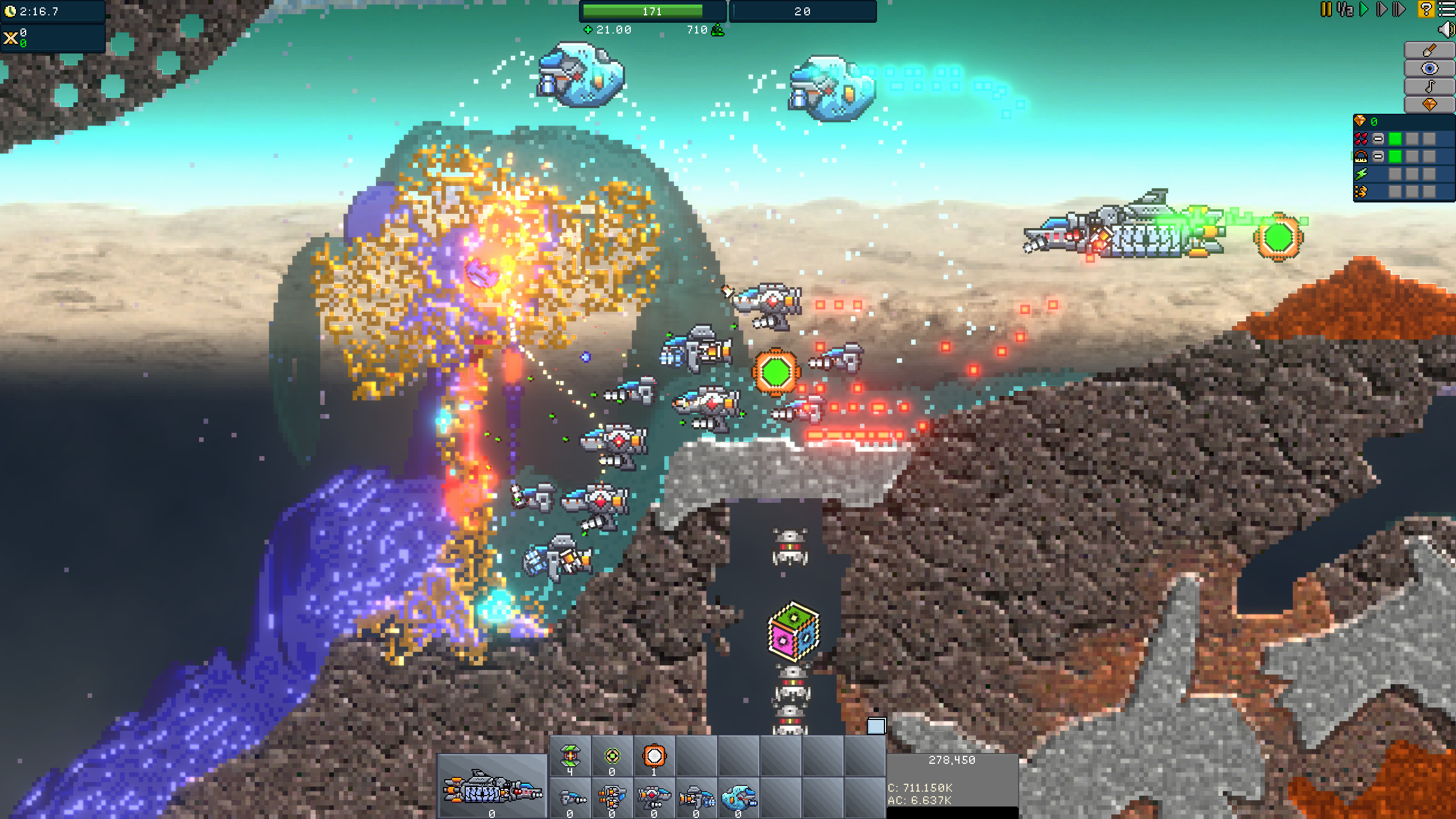Viewport: 1456px width, 819px height.
Task: Click the large ship thumbnail in bottom toolbar
Action: [489, 791]
